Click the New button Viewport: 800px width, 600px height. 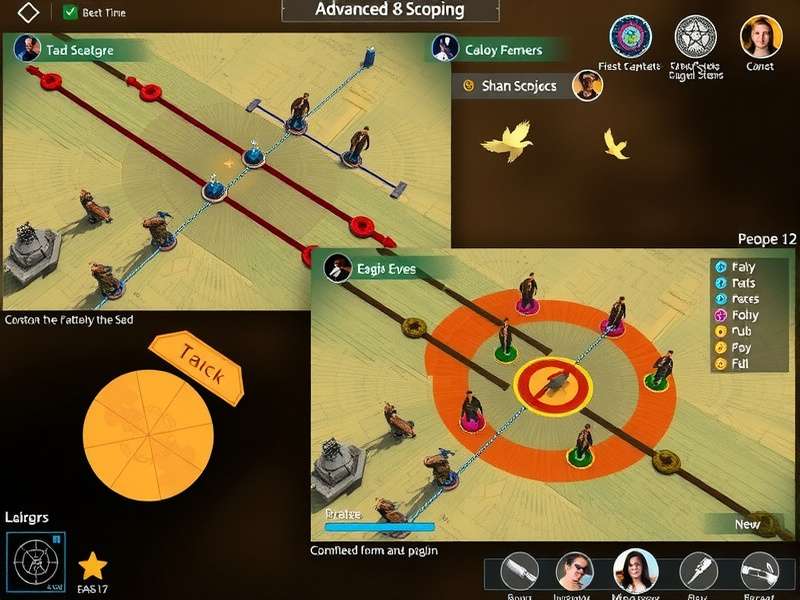(747, 523)
